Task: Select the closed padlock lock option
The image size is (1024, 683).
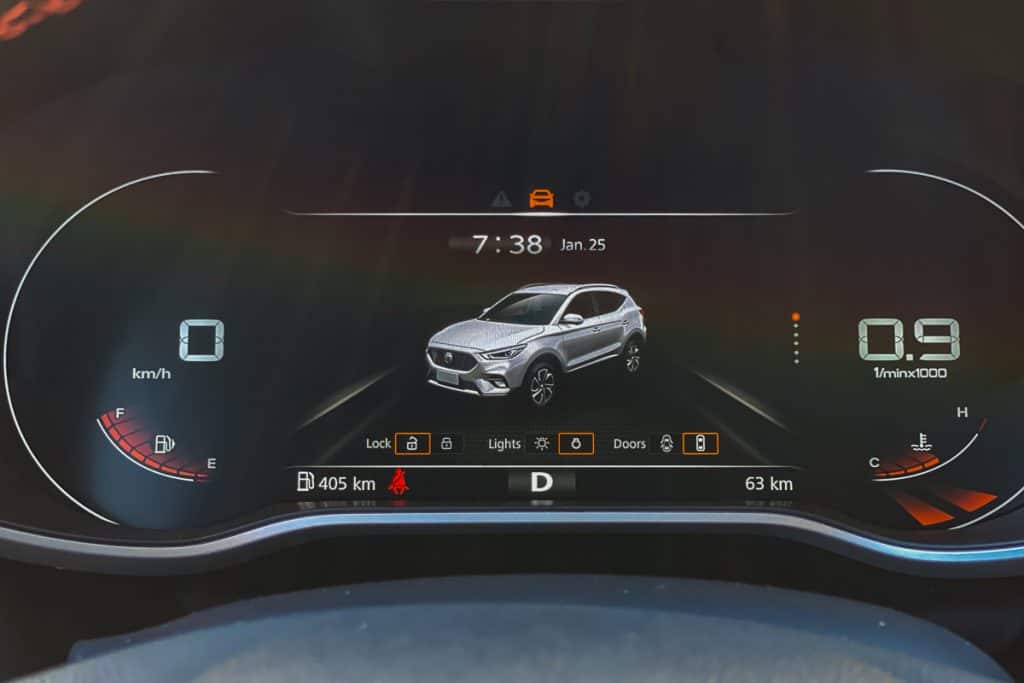Action: [x=447, y=443]
